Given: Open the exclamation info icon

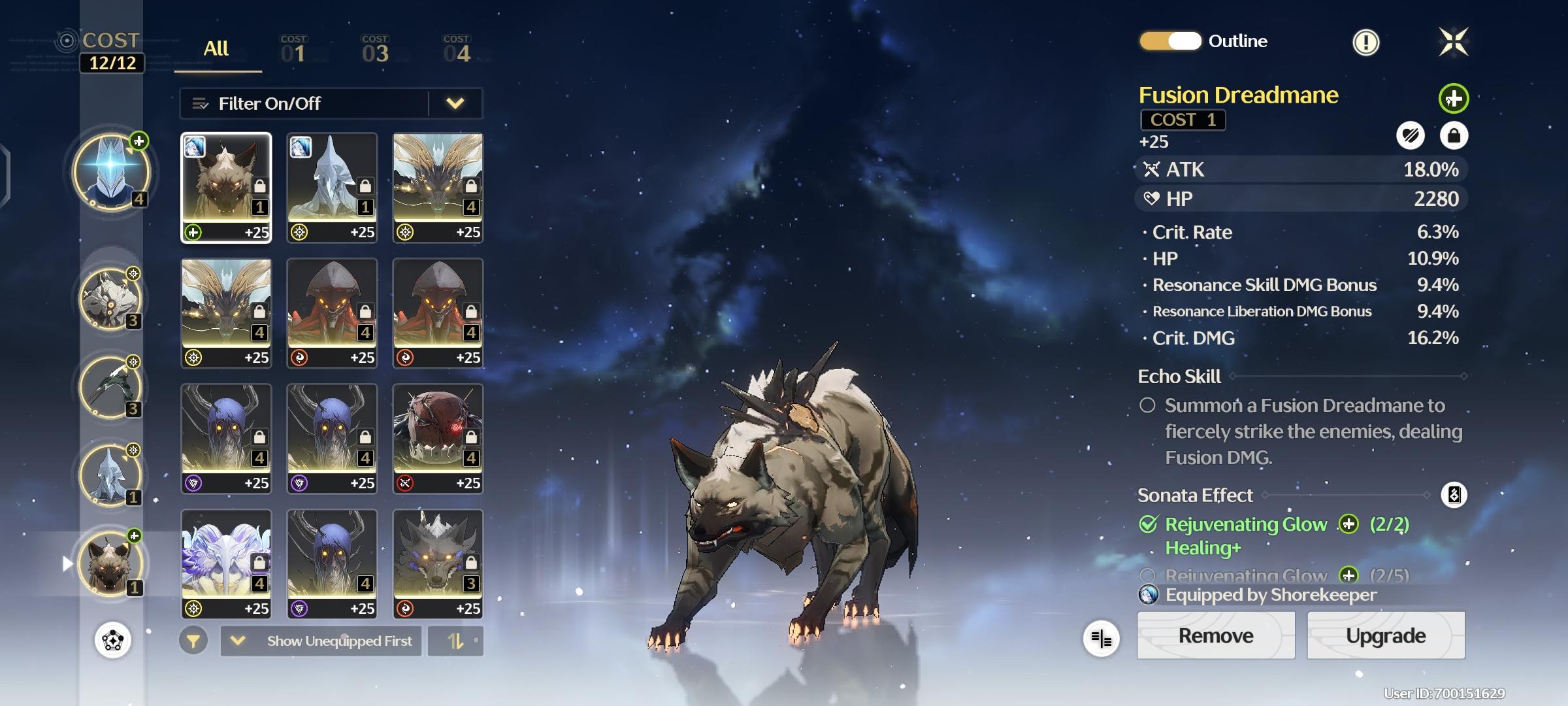Looking at the screenshot, I should click(x=1365, y=42).
